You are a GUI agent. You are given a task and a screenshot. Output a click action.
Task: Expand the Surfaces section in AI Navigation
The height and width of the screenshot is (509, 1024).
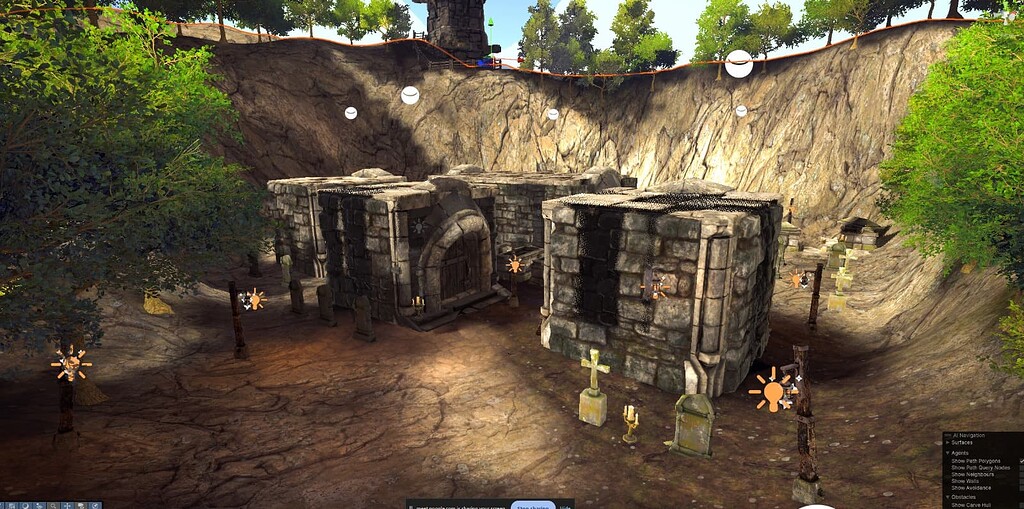pos(948,442)
